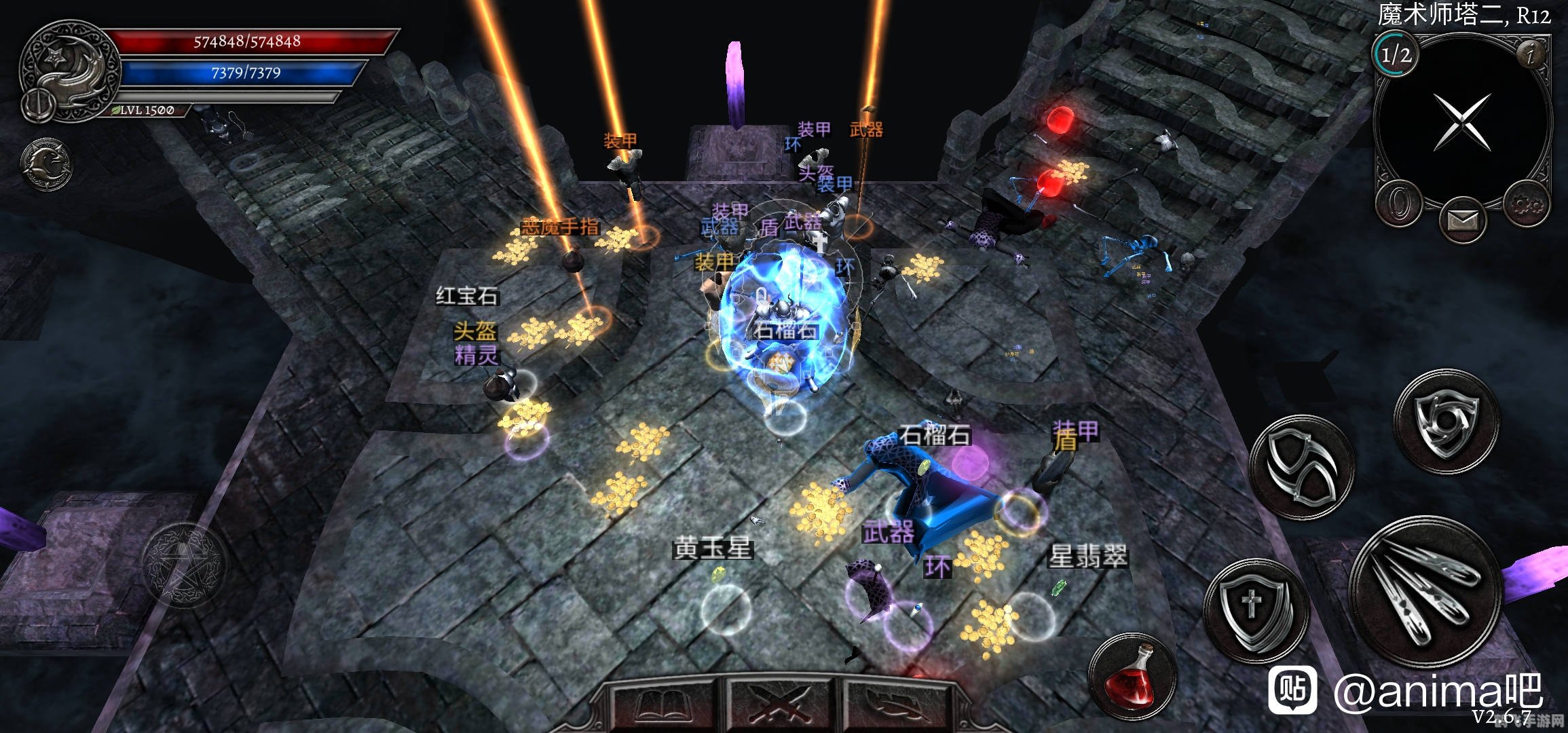The width and height of the screenshot is (1568, 733).
Task: Use the cross shield skill
Action: coord(1254,609)
